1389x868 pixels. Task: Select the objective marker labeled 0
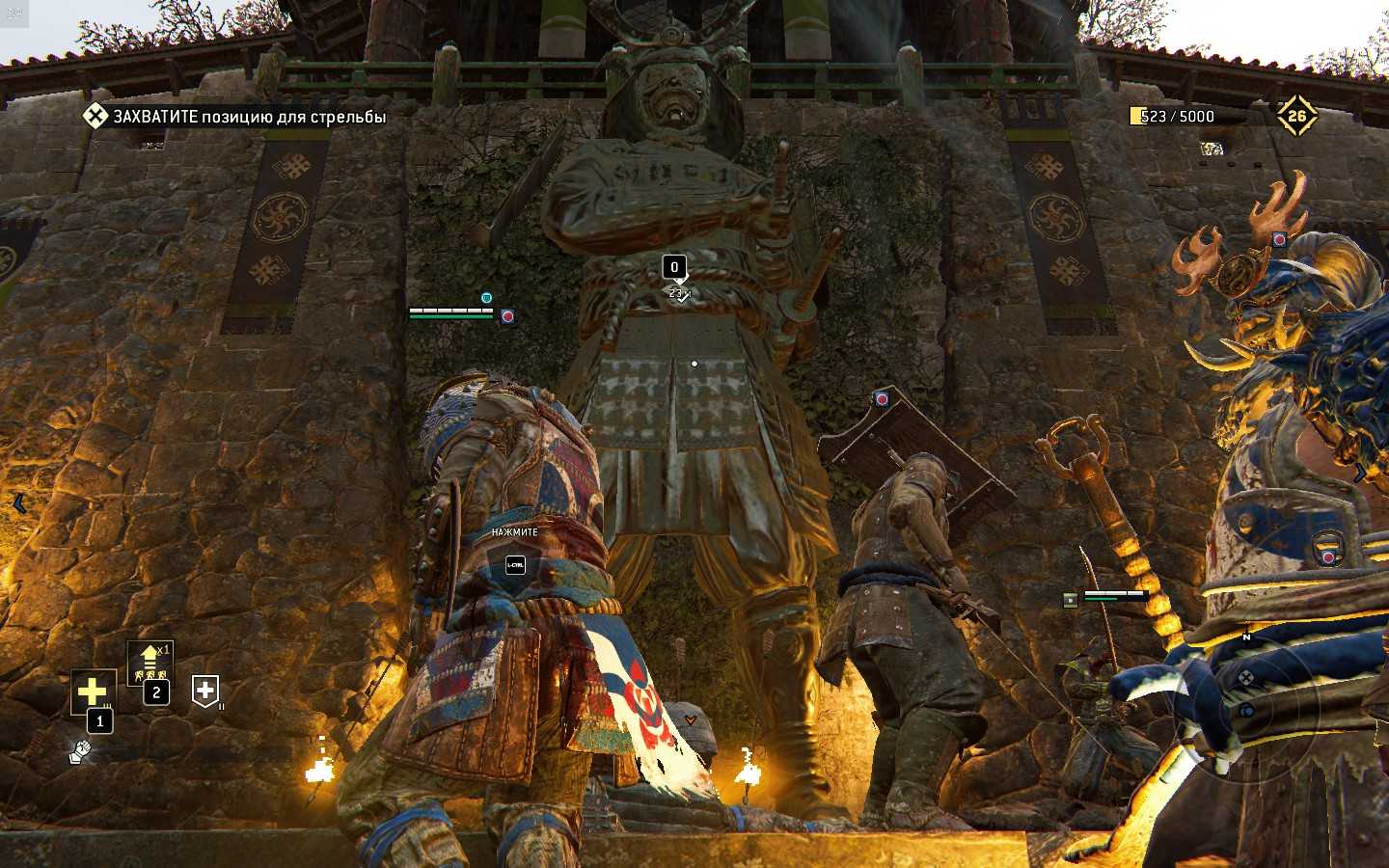[674, 267]
